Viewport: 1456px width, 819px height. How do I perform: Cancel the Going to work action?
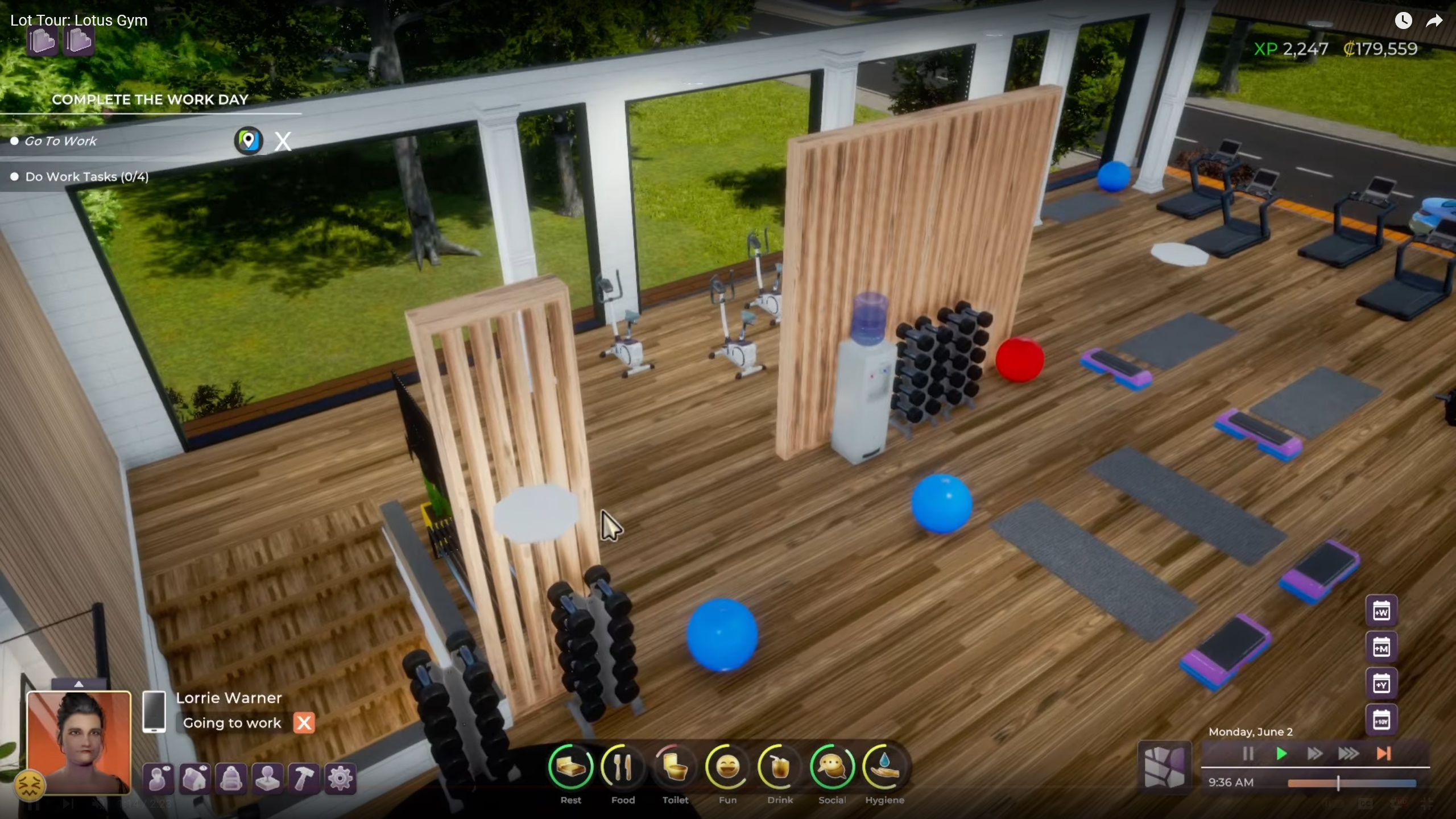tap(304, 723)
